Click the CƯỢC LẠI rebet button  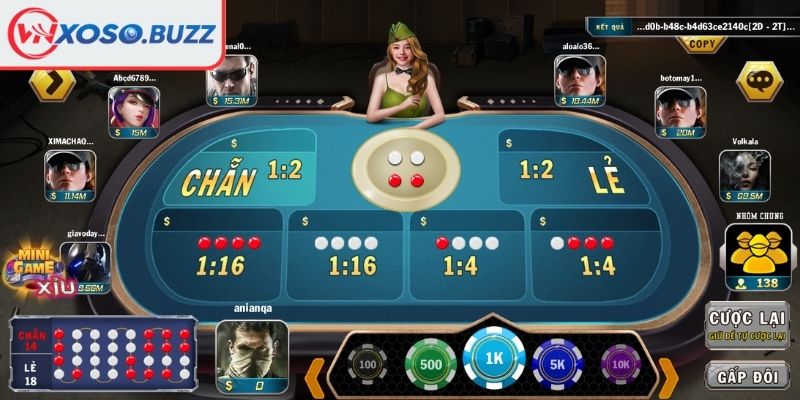[x=747, y=325]
